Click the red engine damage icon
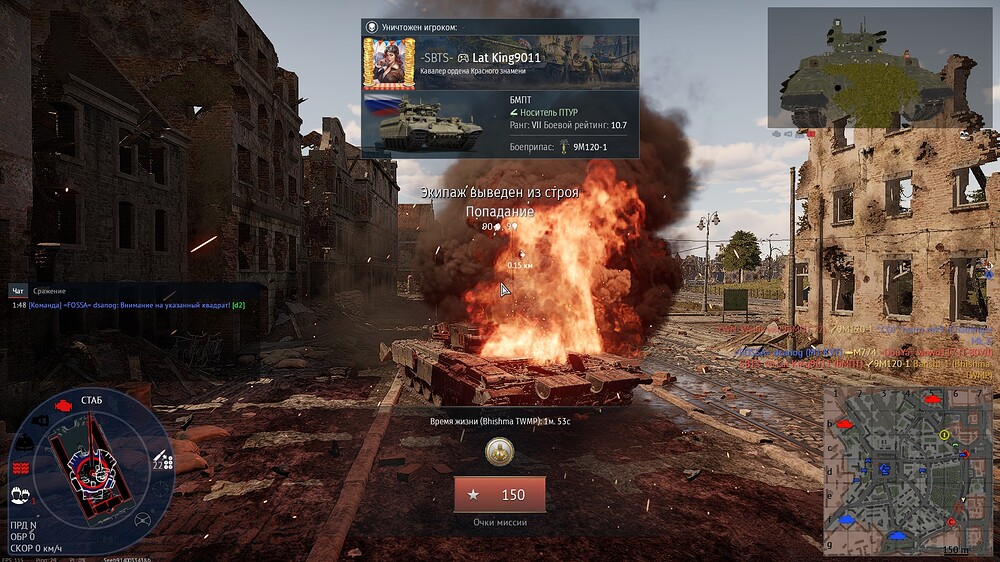 click(64, 406)
